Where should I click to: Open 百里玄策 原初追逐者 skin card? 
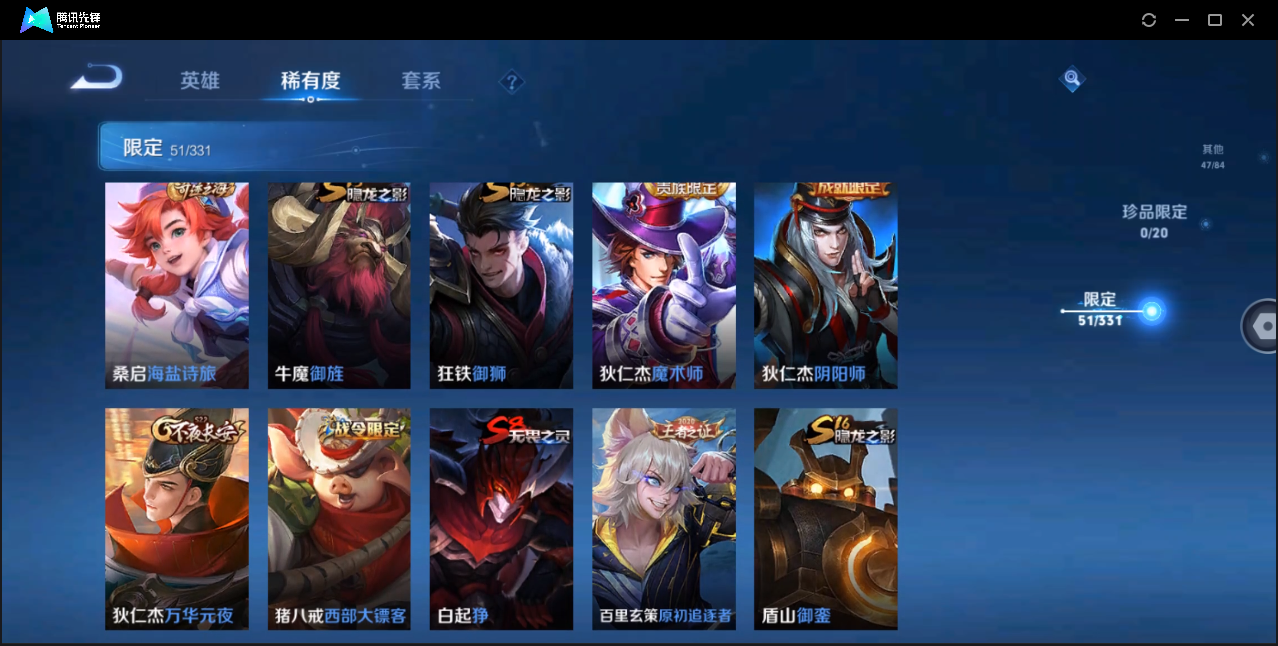point(663,518)
